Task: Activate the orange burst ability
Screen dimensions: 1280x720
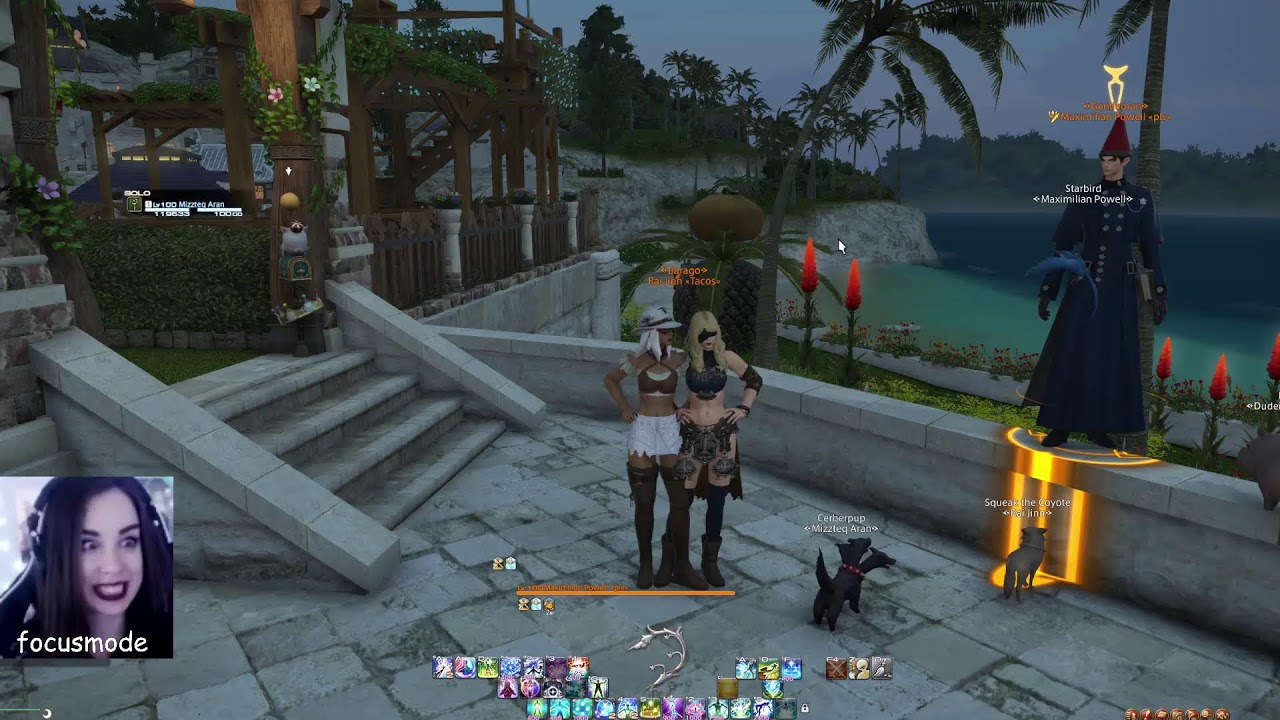Action: pos(578,668)
